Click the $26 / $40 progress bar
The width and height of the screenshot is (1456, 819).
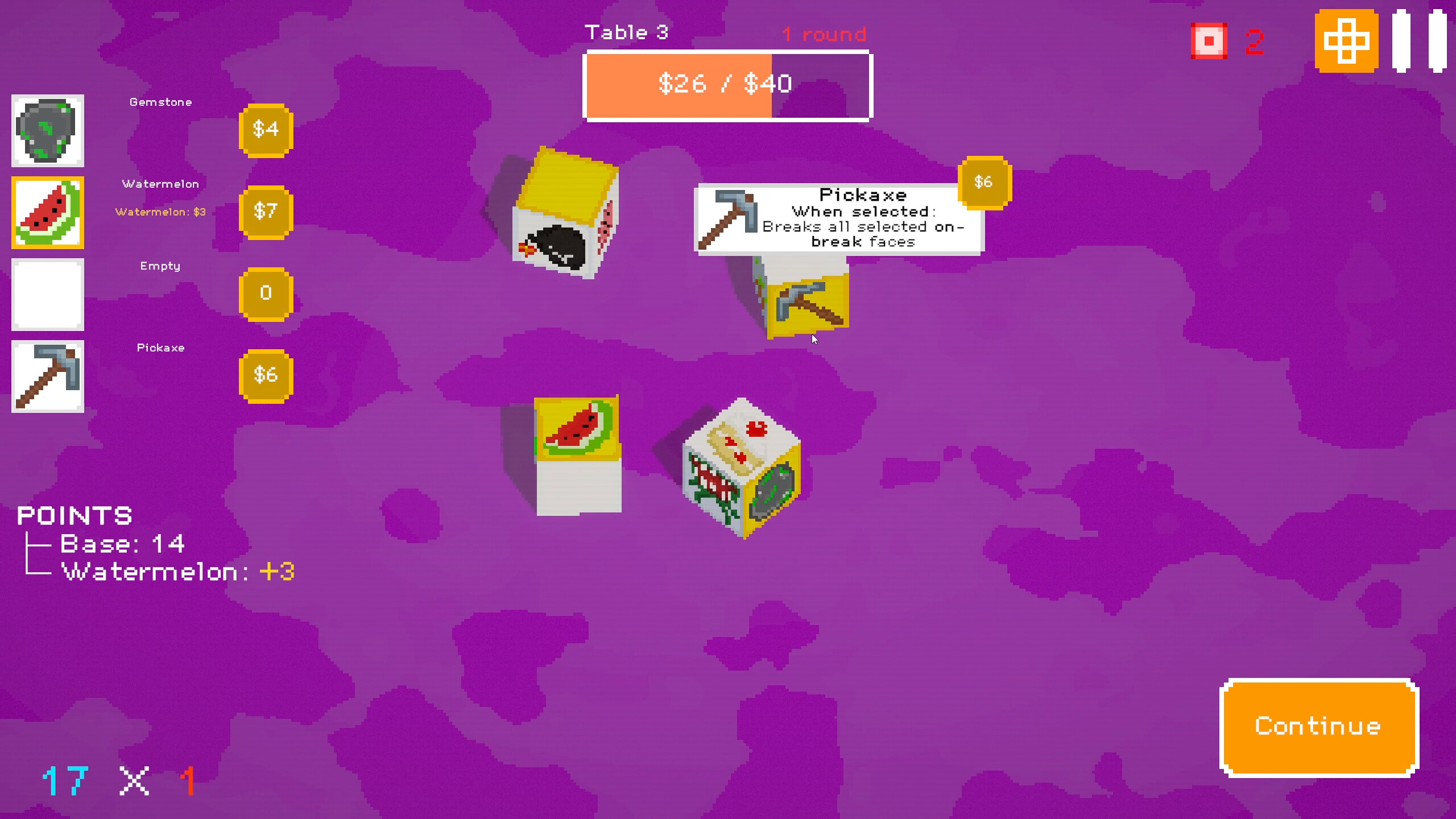(x=727, y=84)
